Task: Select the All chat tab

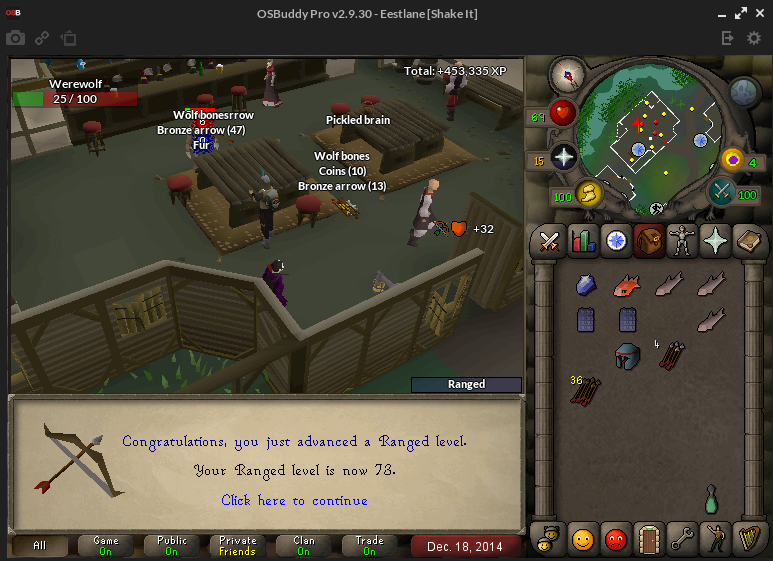Action: click(40, 546)
